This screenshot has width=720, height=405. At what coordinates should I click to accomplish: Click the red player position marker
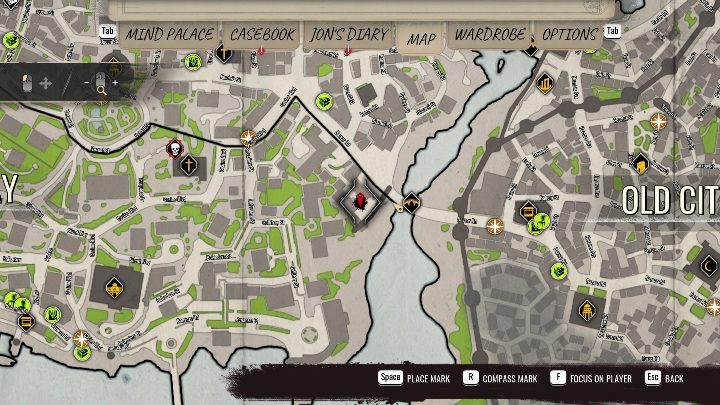[x=362, y=202]
